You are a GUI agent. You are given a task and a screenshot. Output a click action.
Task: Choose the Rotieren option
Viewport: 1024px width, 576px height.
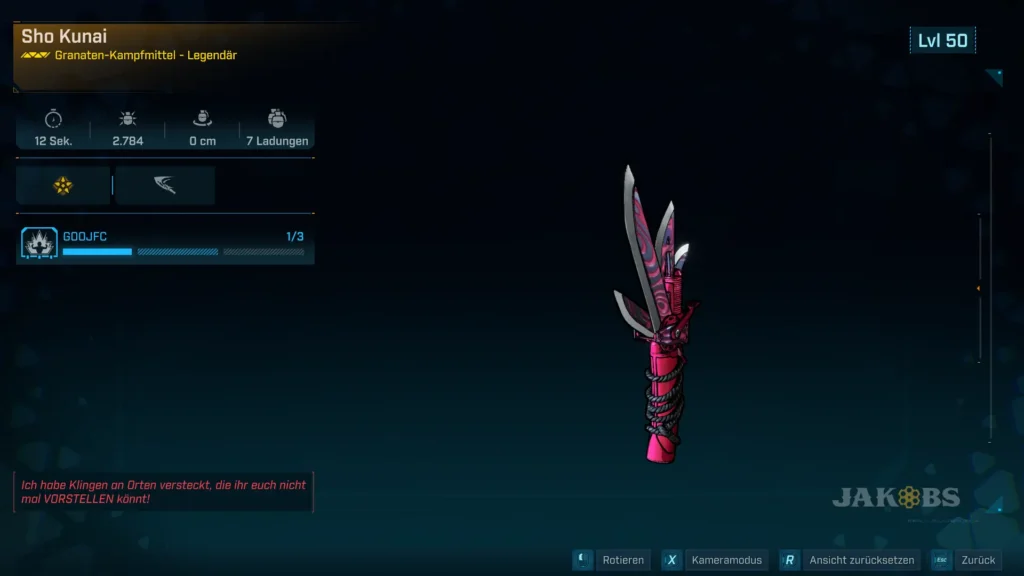(612, 560)
